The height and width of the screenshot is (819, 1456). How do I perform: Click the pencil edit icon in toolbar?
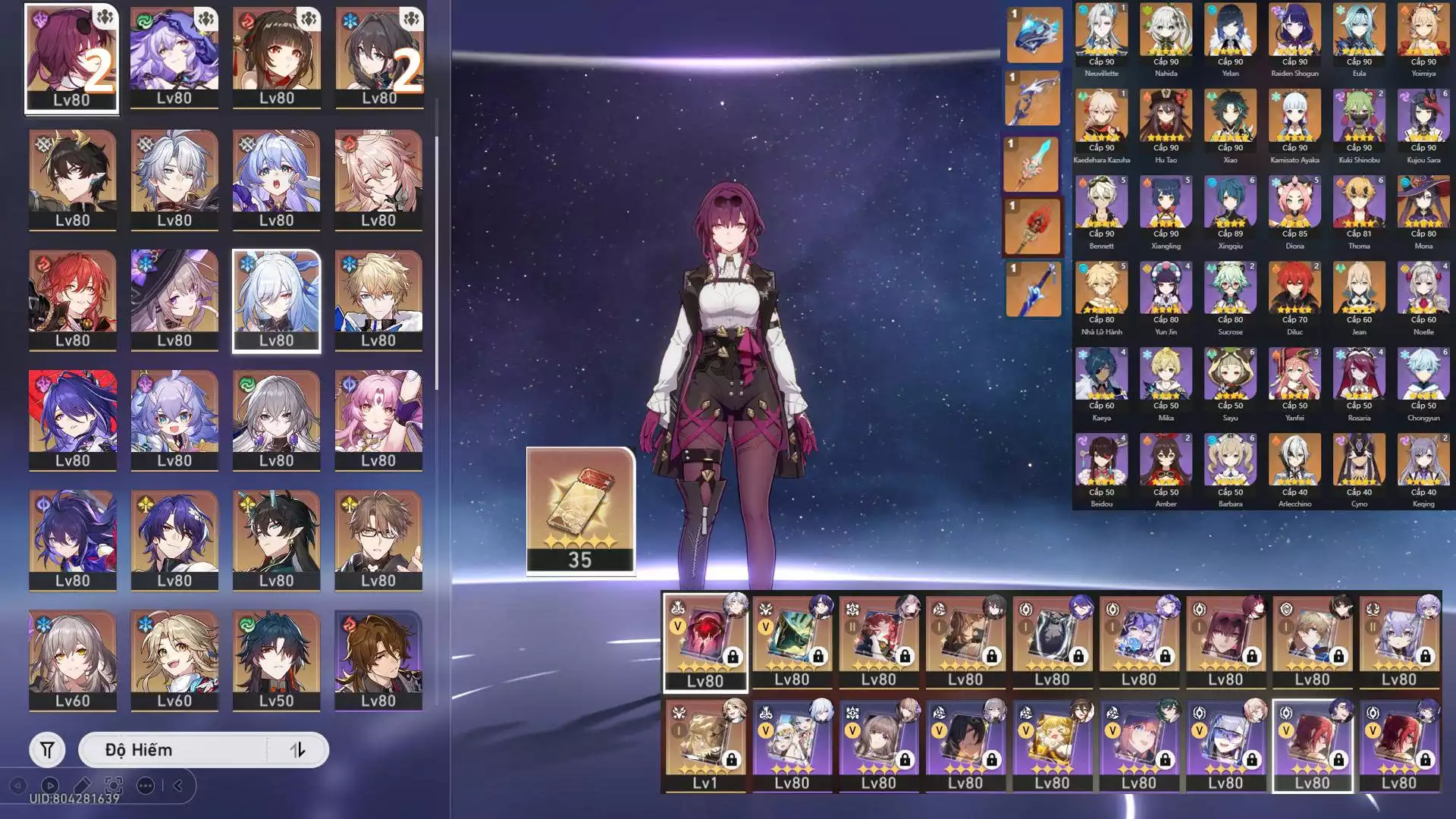click(82, 786)
